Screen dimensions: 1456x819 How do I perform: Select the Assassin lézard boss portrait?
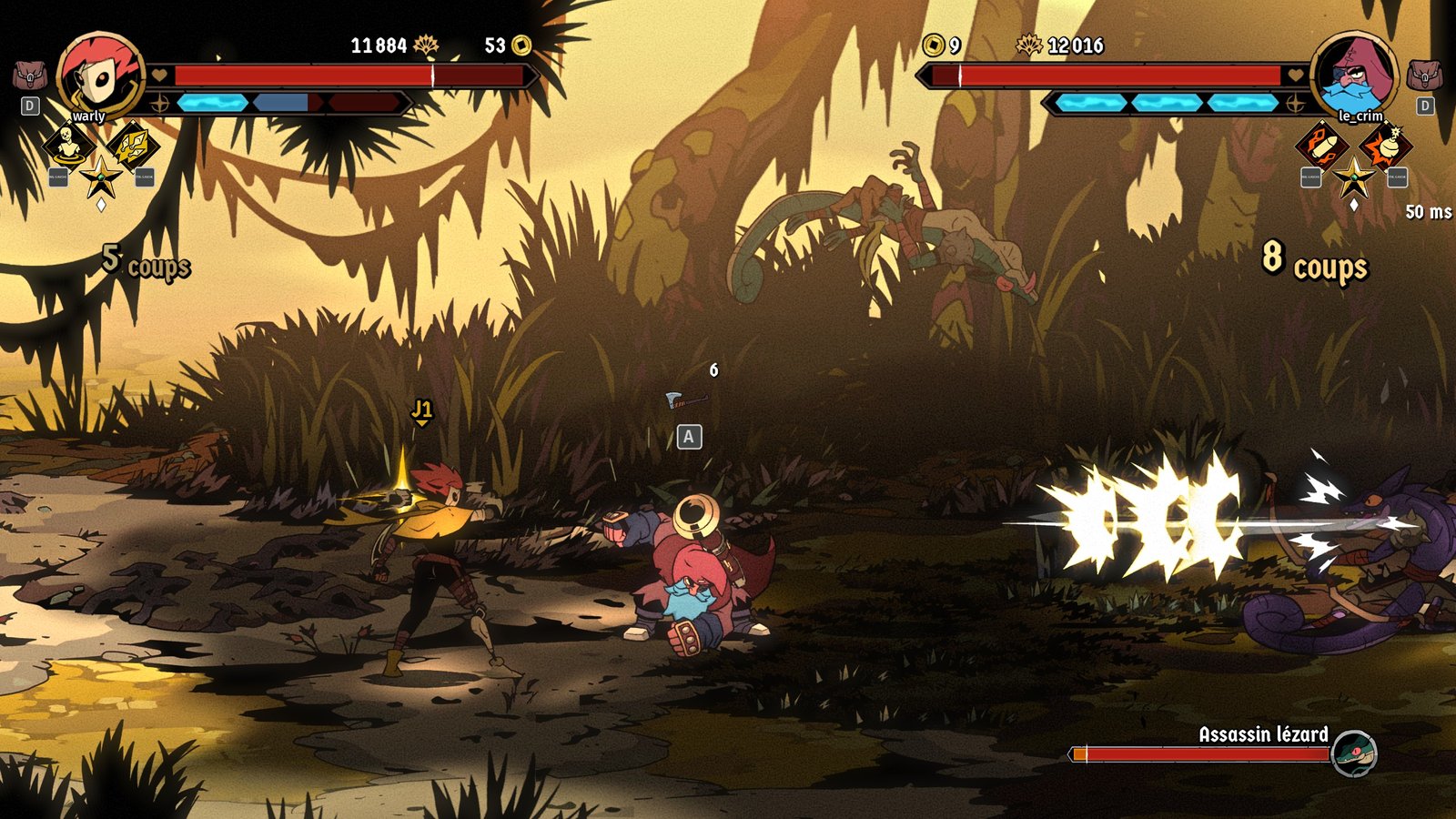pyautogui.click(x=1354, y=753)
